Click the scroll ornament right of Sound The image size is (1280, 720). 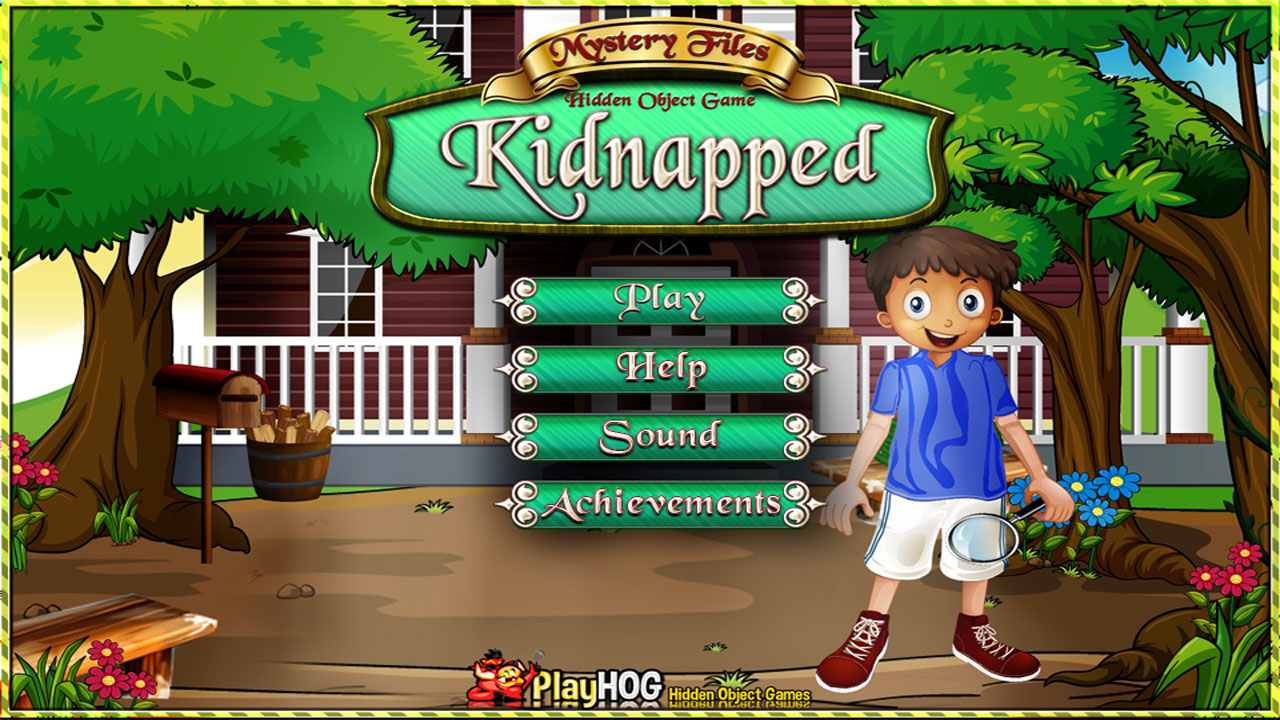(795, 436)
